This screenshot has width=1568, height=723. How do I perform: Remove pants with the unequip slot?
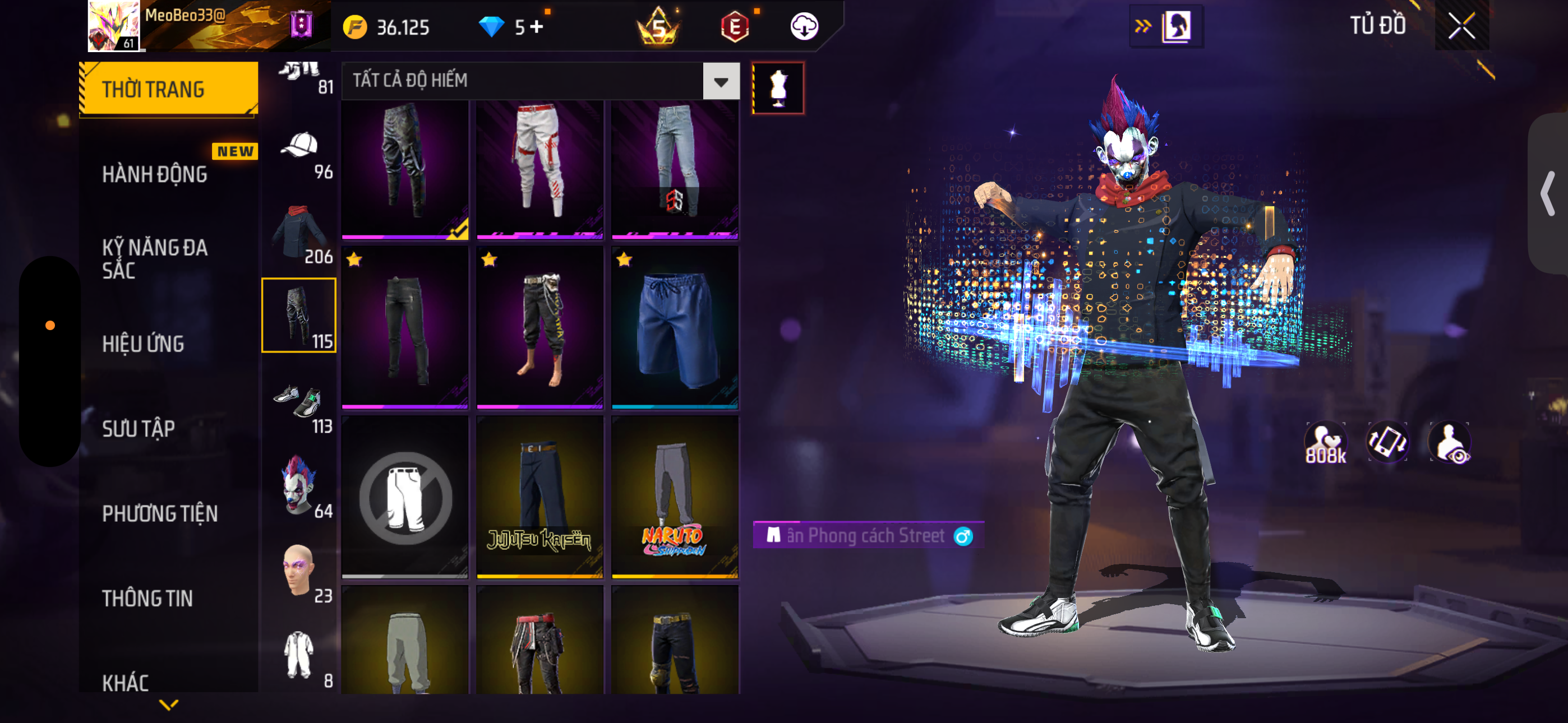[405, 496]
